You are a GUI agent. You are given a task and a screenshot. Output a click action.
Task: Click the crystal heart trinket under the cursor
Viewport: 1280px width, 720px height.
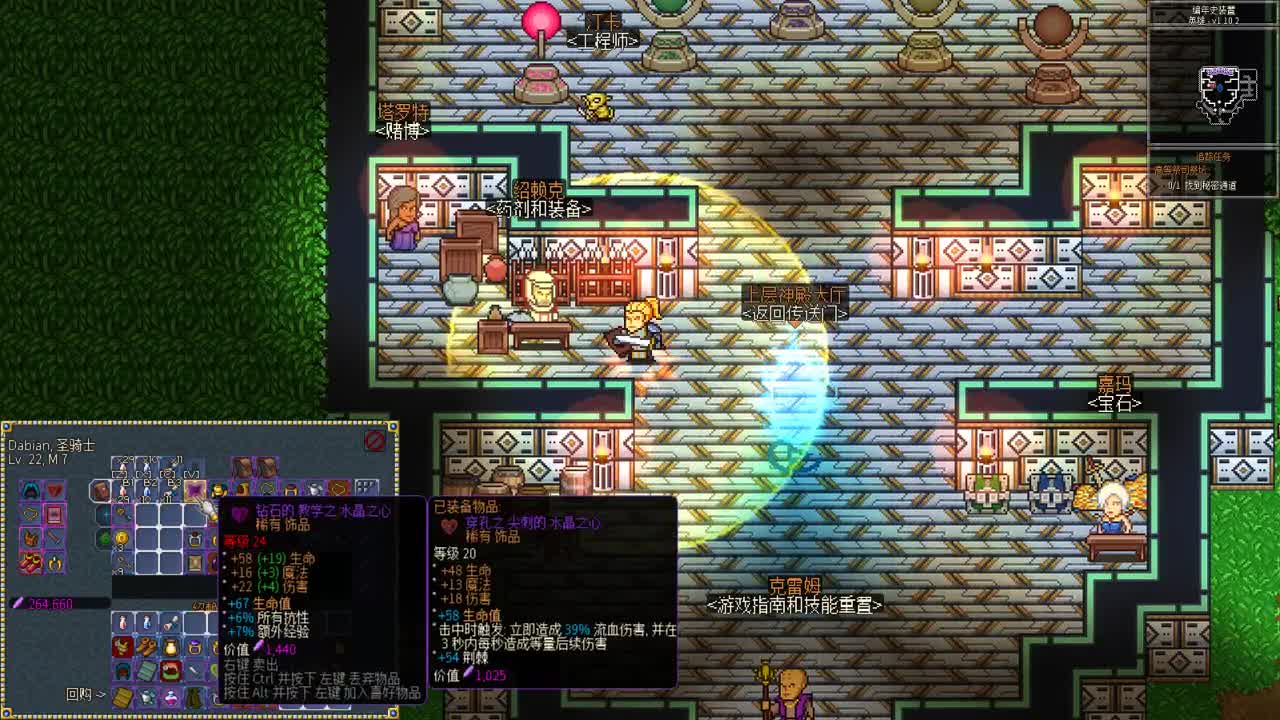[194, 489]
